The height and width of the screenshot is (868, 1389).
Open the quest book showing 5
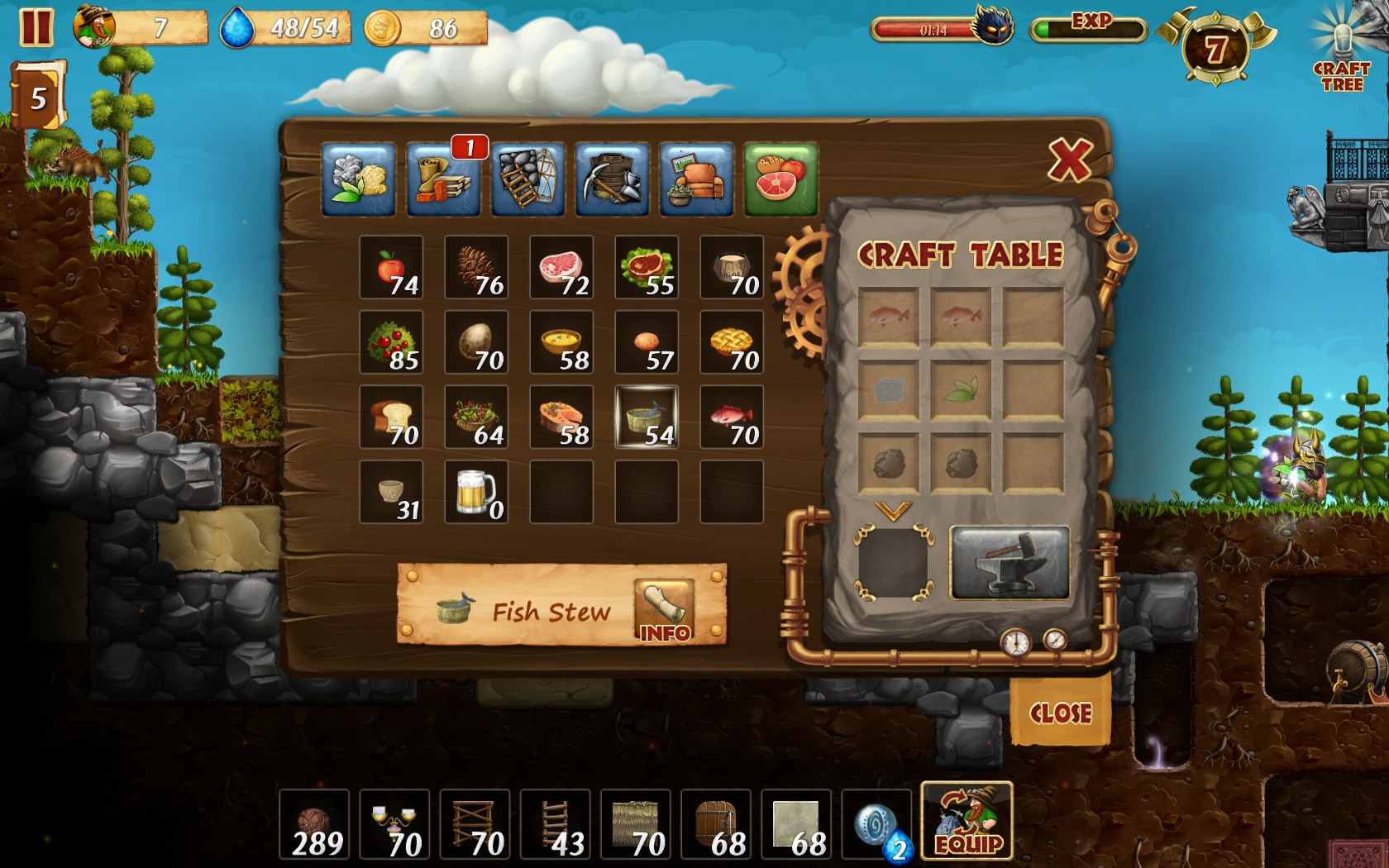[x=37, y=97]
